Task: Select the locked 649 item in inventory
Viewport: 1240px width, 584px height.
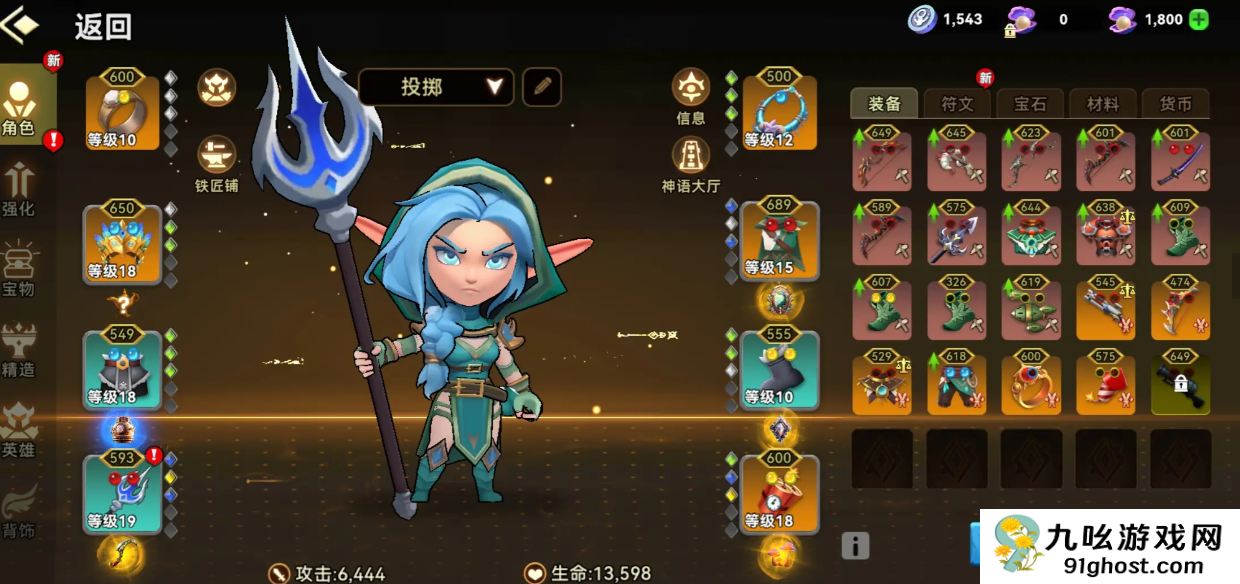Action: click(x=1181, y=384)
